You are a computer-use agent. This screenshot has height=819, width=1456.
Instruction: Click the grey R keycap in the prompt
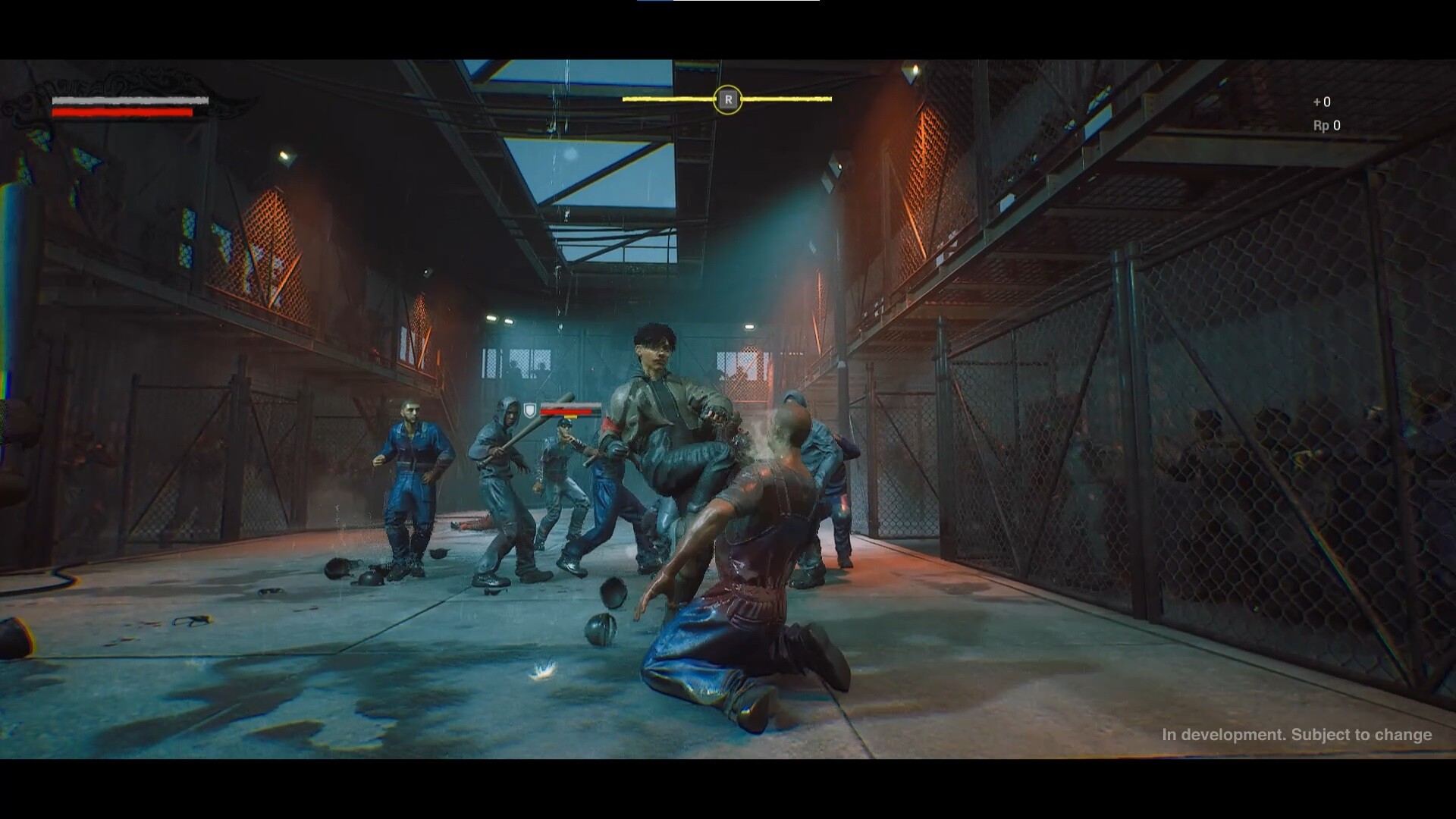pos(728,99)
